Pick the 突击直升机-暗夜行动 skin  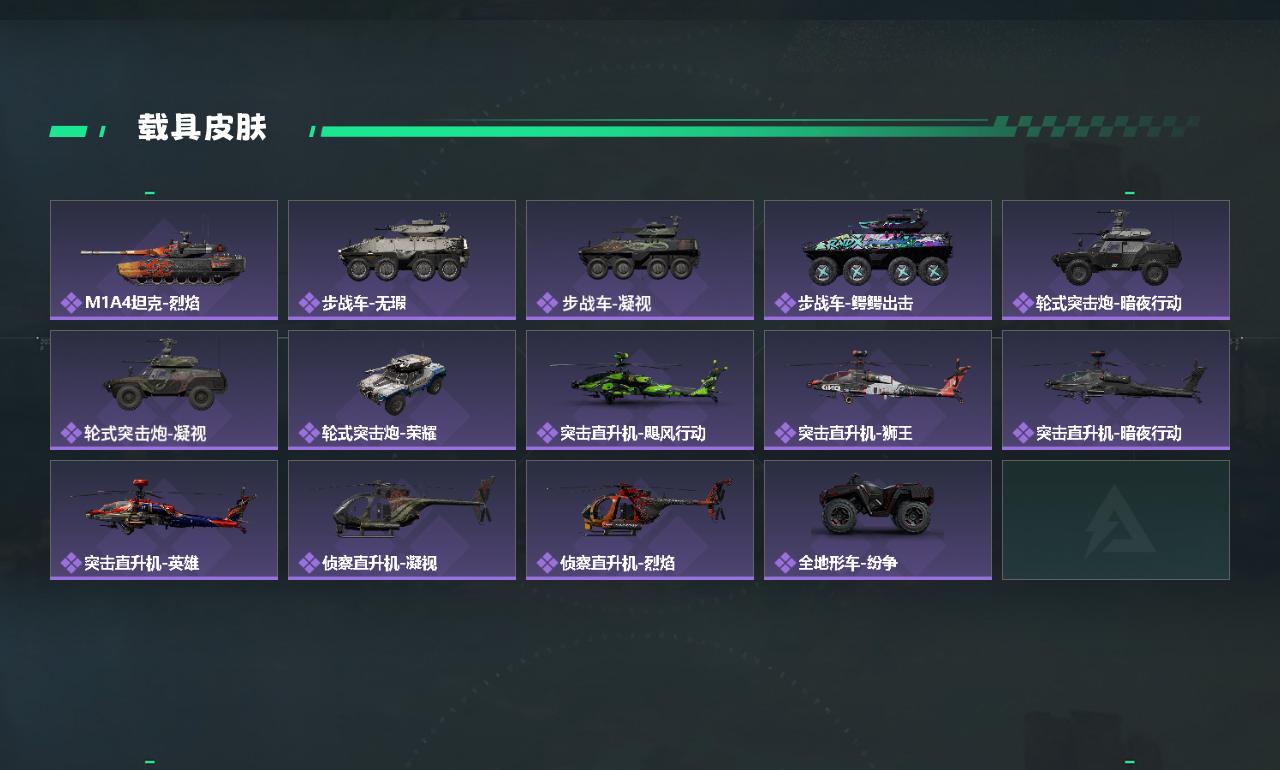[1116, 389]
